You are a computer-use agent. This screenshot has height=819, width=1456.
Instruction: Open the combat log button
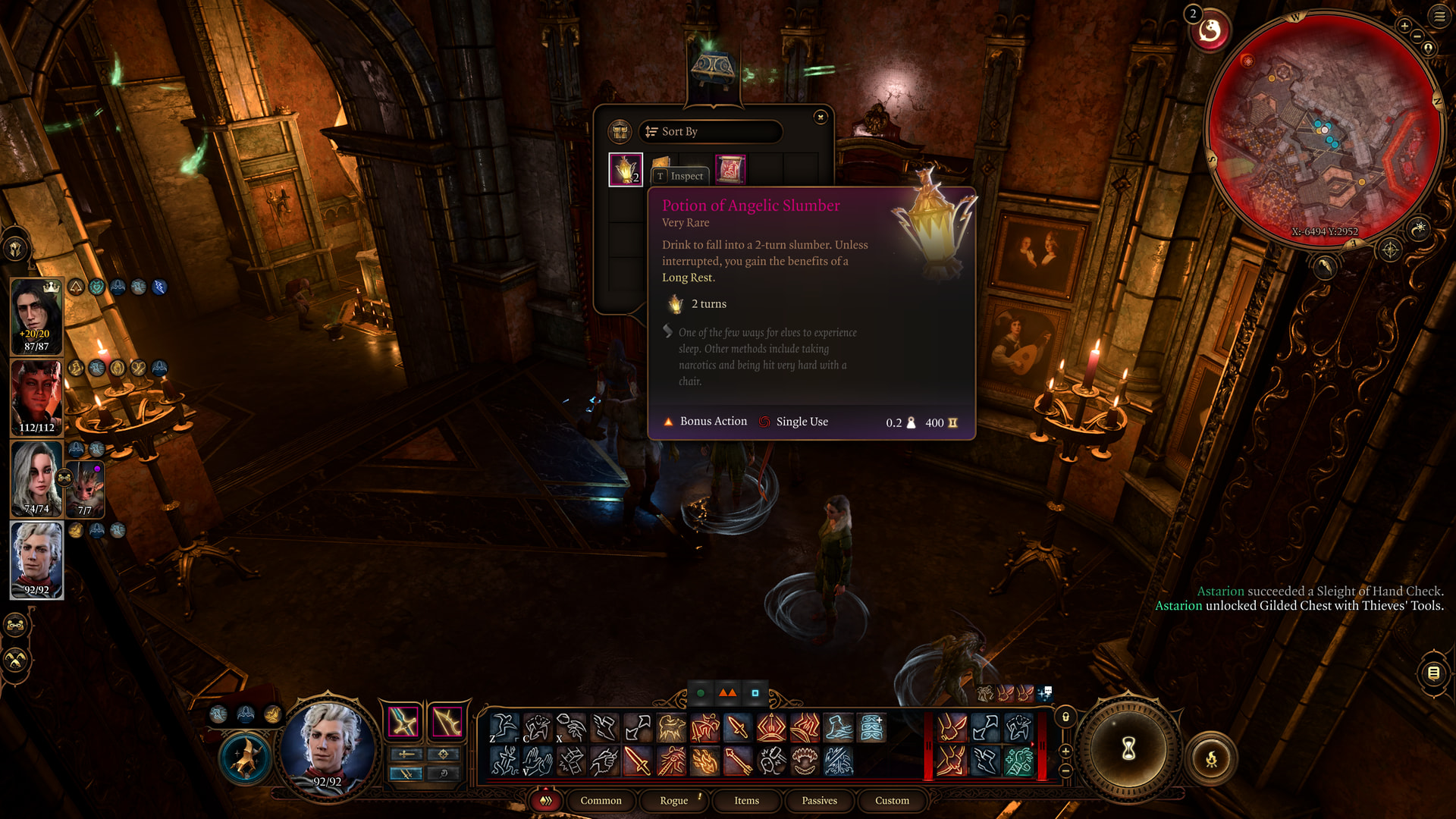point(1433,672)
